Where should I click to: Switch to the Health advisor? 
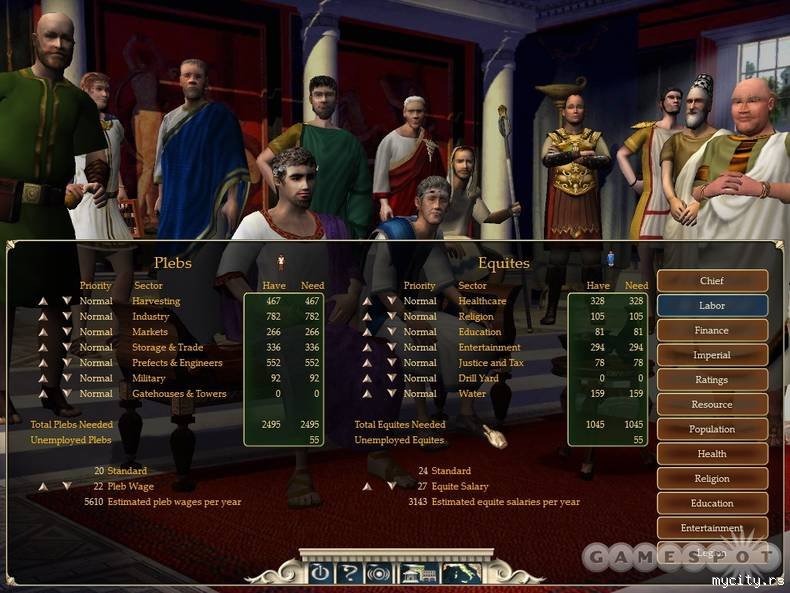click(712, 454)
